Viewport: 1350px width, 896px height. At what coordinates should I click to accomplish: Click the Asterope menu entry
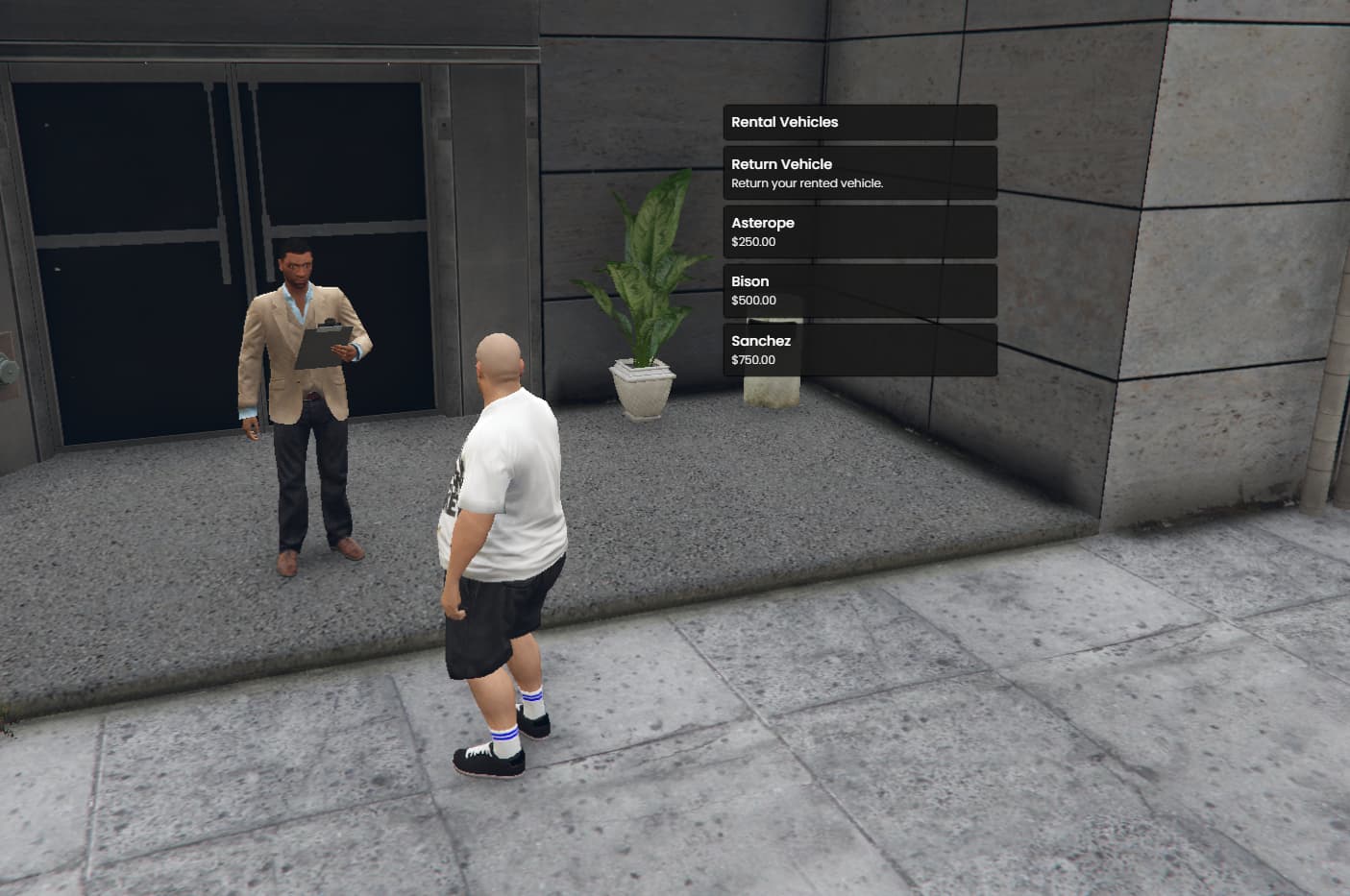pos(762,222)
